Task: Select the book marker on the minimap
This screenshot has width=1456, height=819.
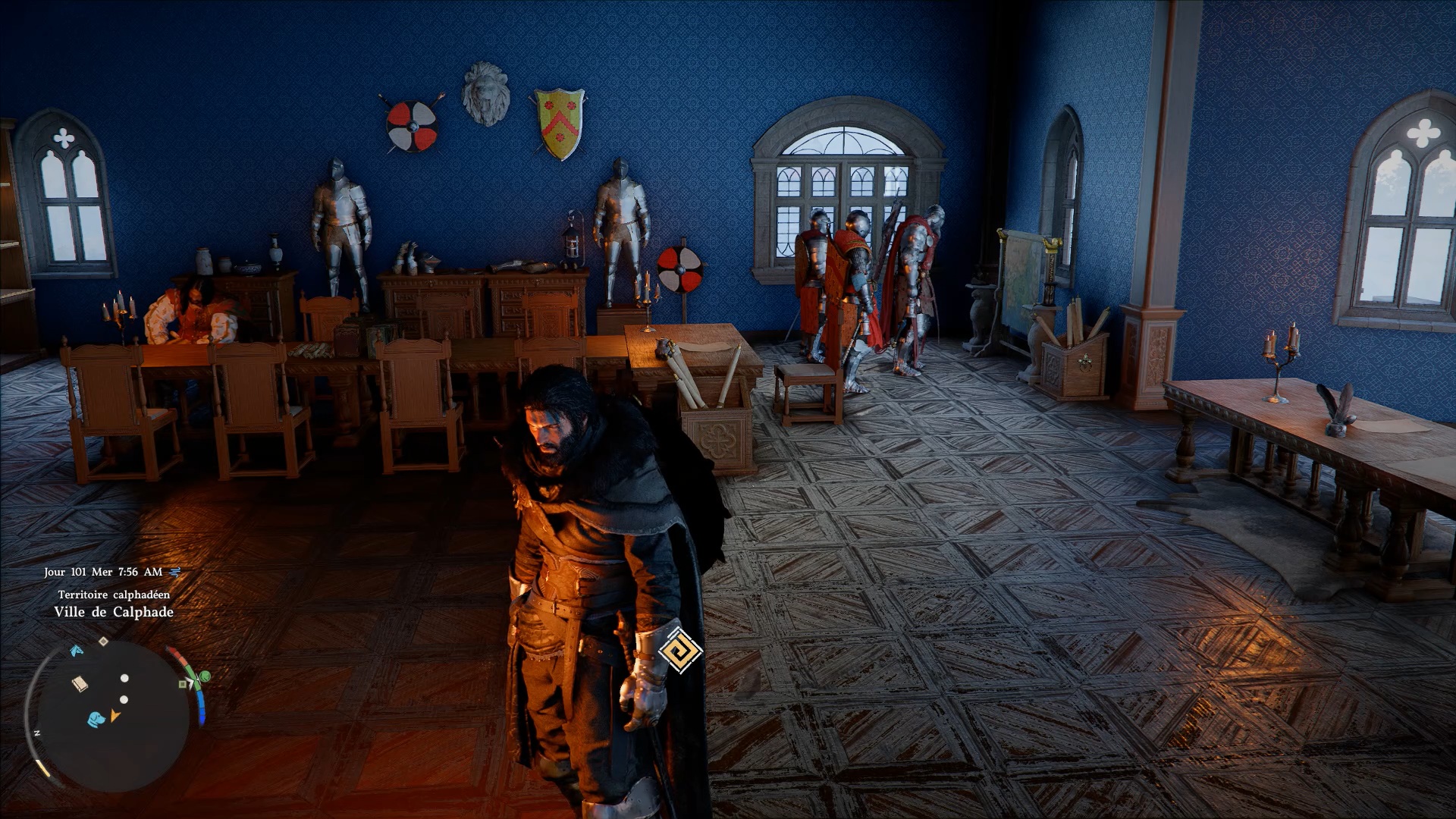Action: pyautogui.click(x=80, y=684)
